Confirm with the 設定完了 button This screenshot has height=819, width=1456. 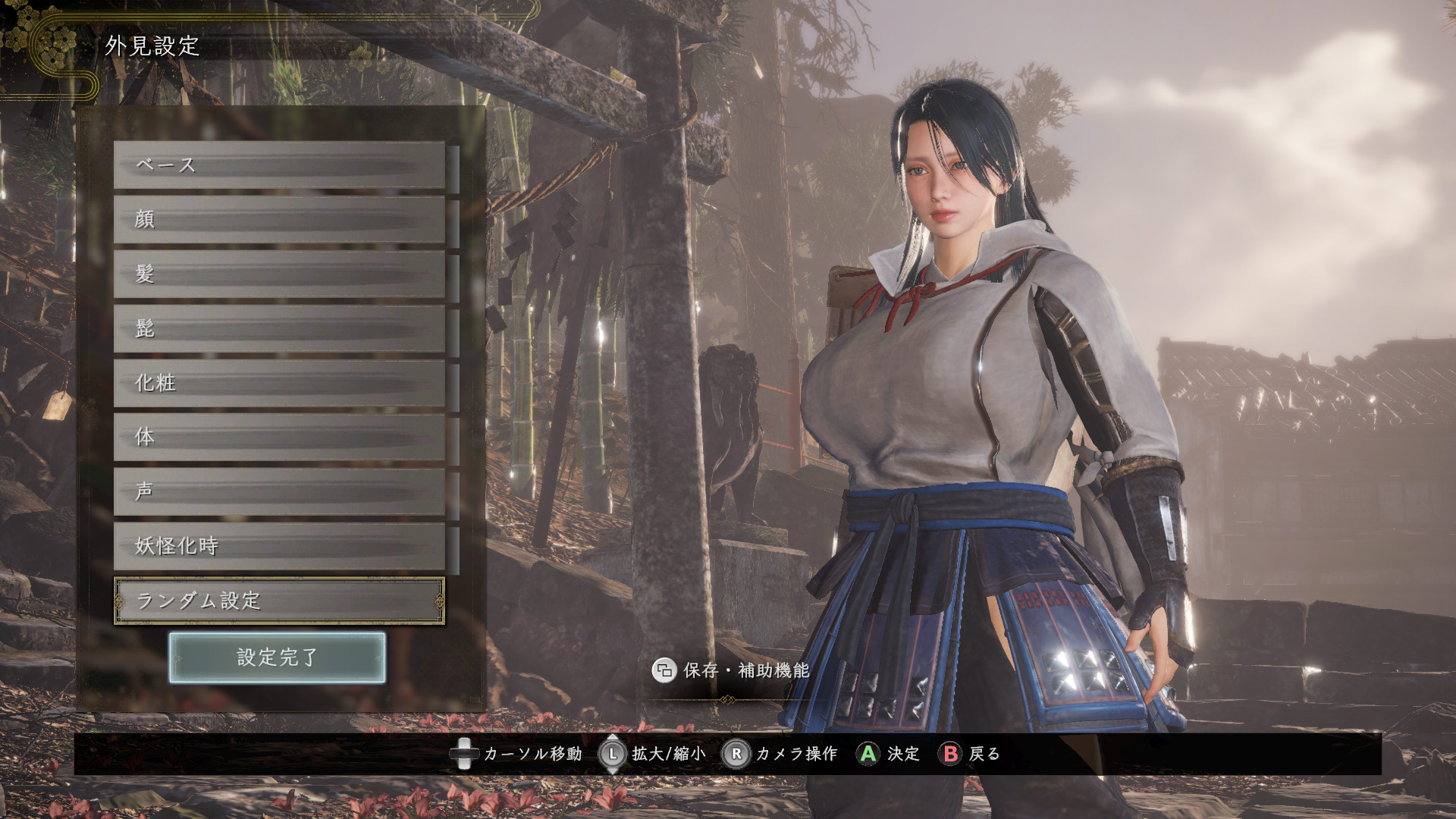[278, 657]
